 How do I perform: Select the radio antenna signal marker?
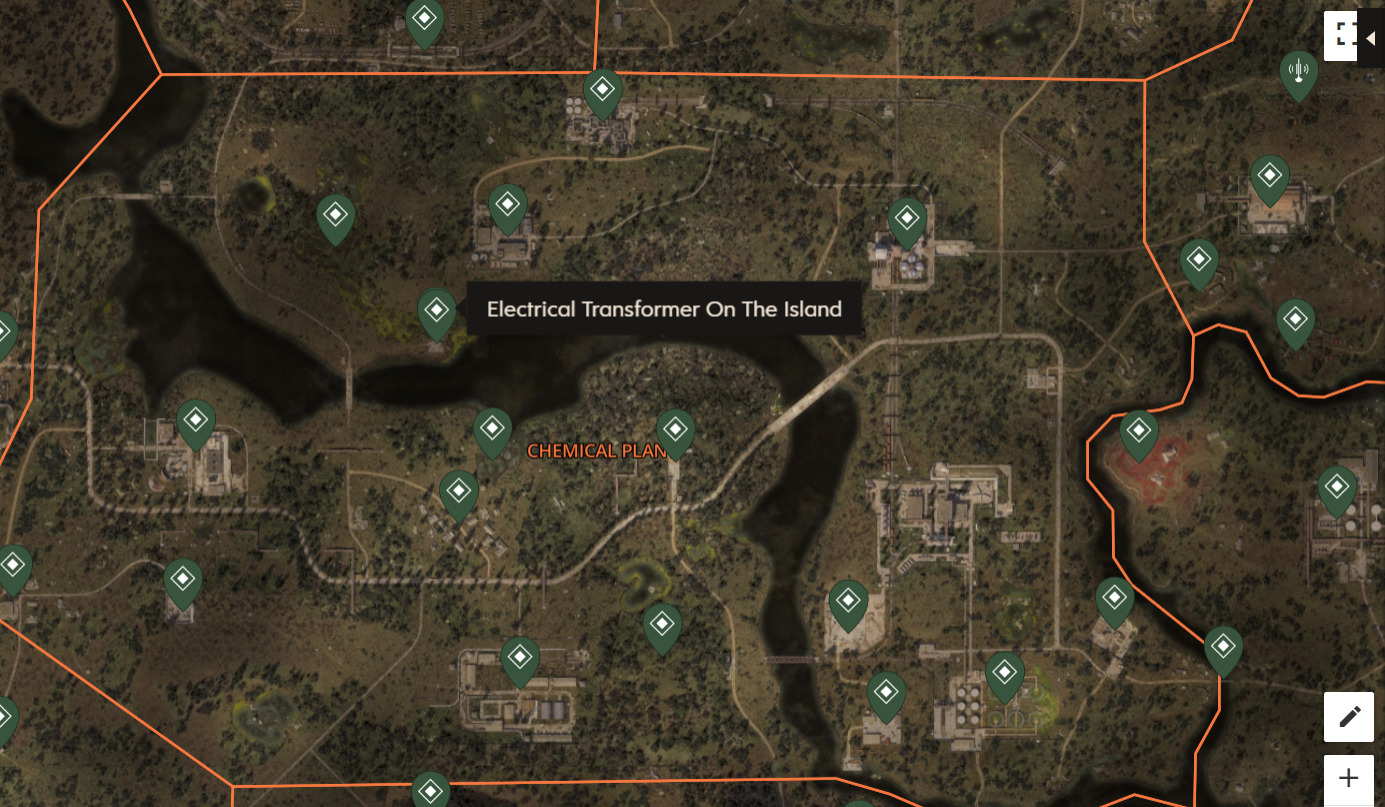tap(1299, 71)
